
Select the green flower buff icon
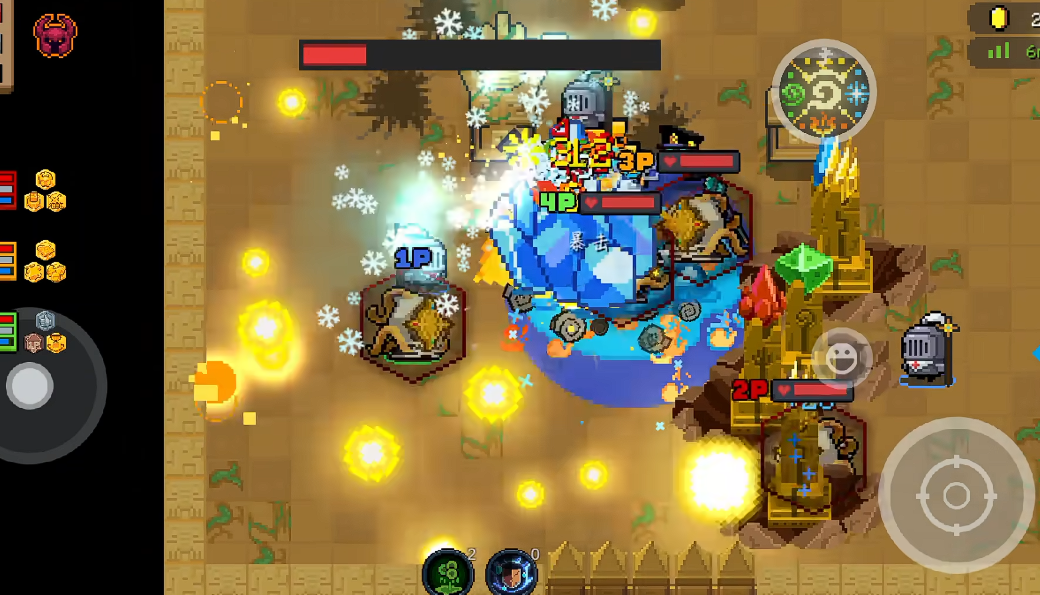[x=447, y=573]
